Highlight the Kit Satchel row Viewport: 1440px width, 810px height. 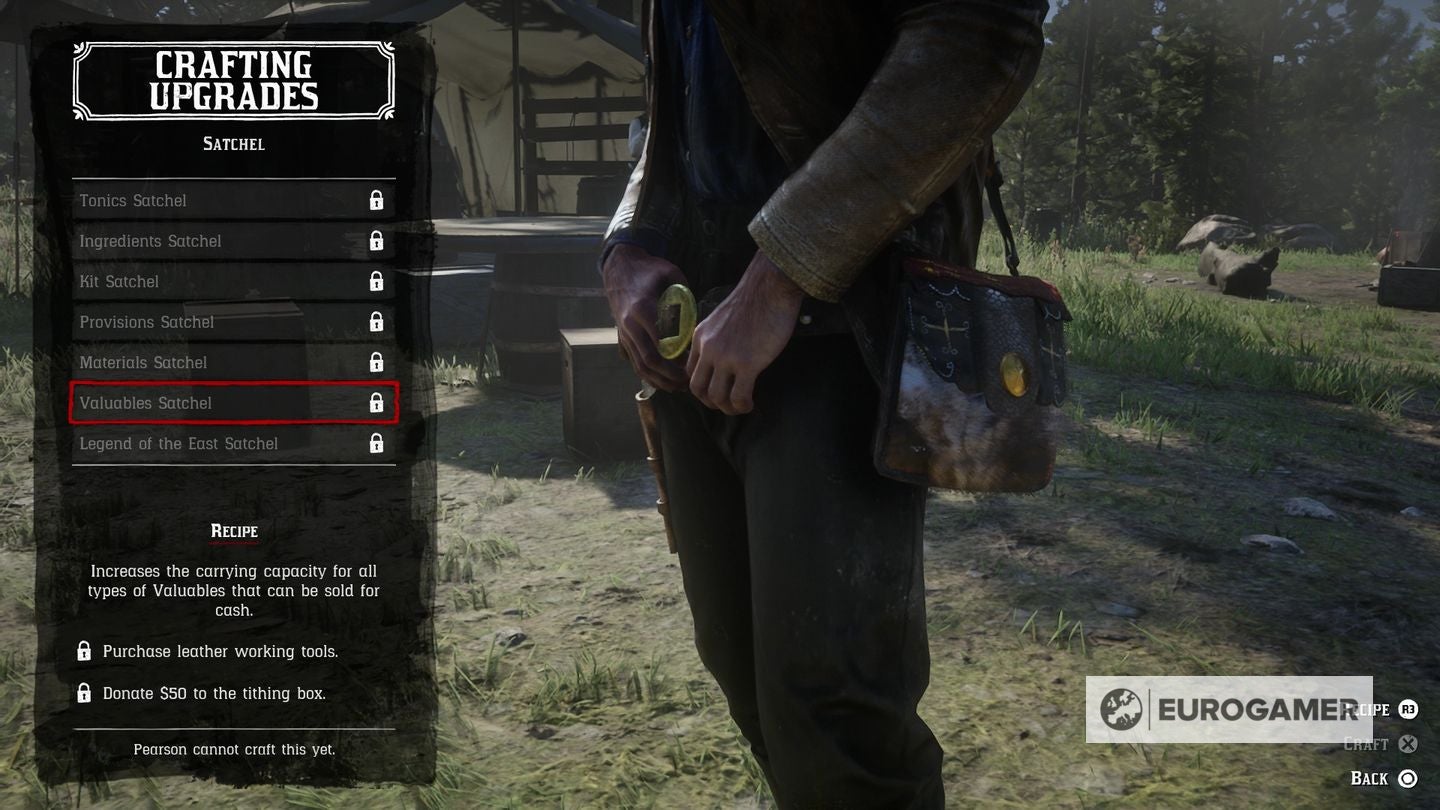[233, 281]
